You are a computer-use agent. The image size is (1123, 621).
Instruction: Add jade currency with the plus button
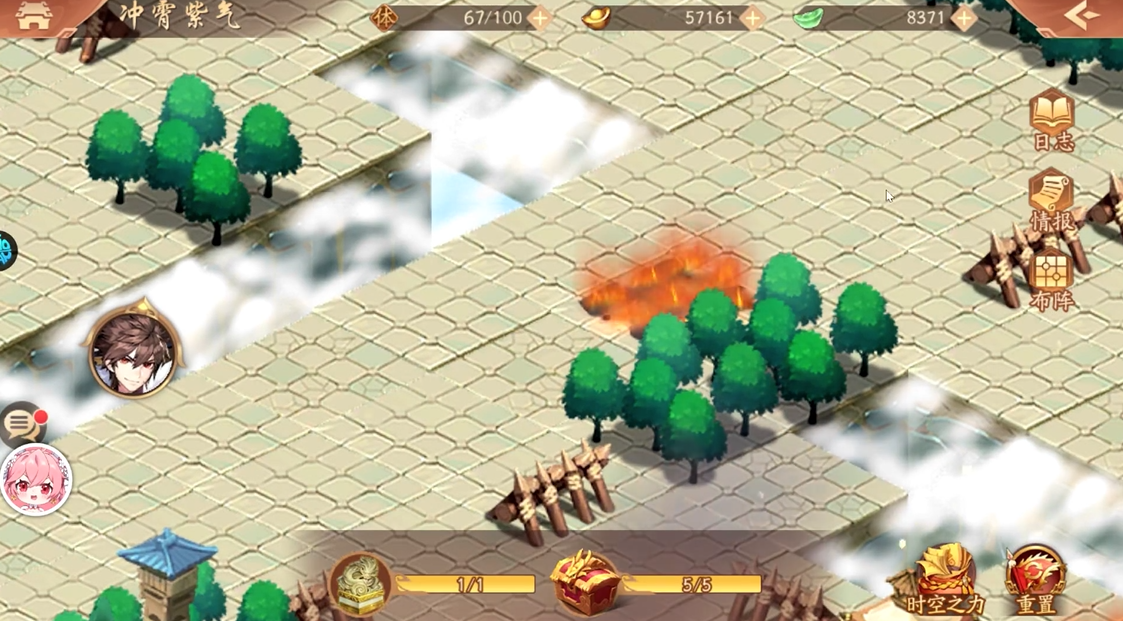(x=964, y=18)
